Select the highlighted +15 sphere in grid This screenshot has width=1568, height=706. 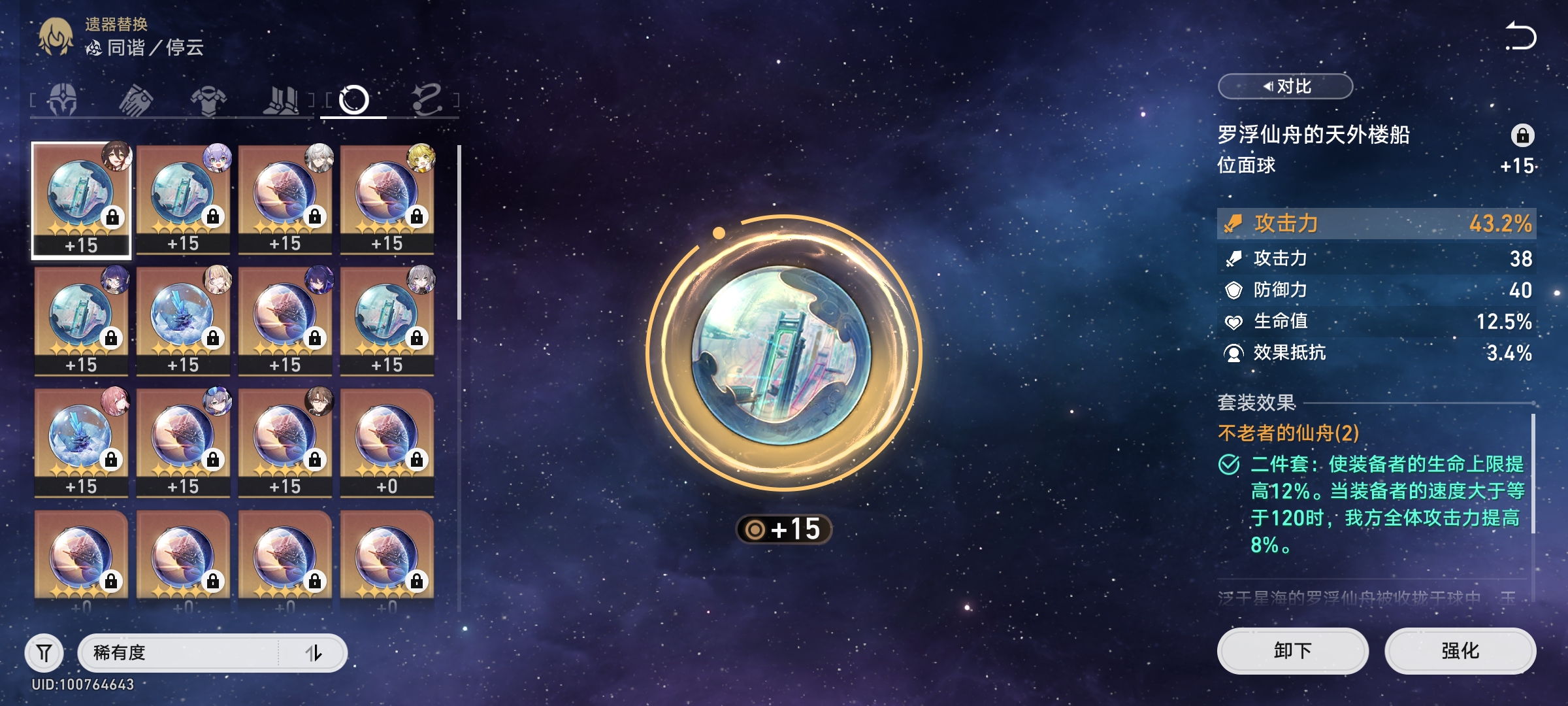[x=81, y=200]
